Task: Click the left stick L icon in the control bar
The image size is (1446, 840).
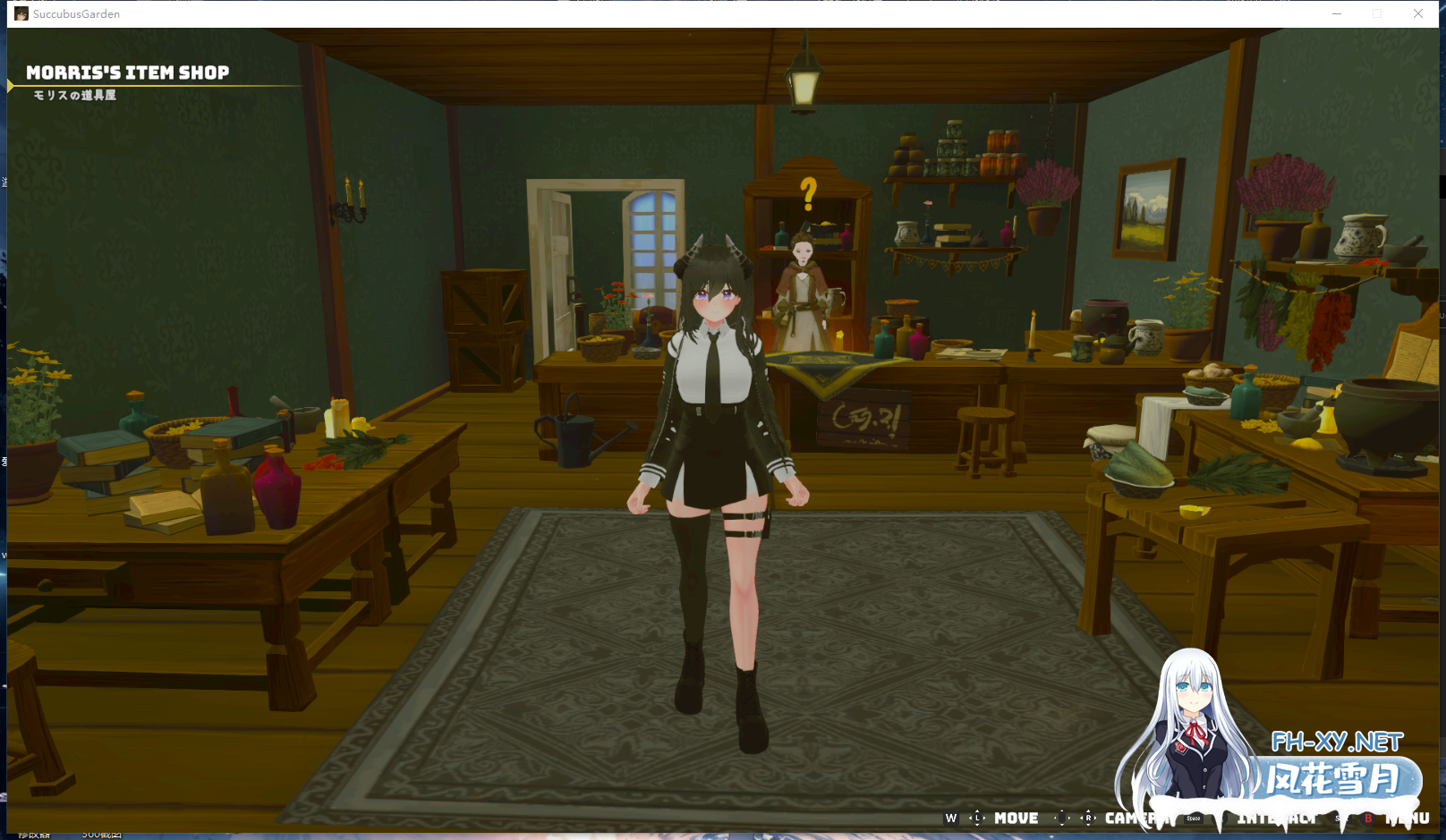Action: 978,818
